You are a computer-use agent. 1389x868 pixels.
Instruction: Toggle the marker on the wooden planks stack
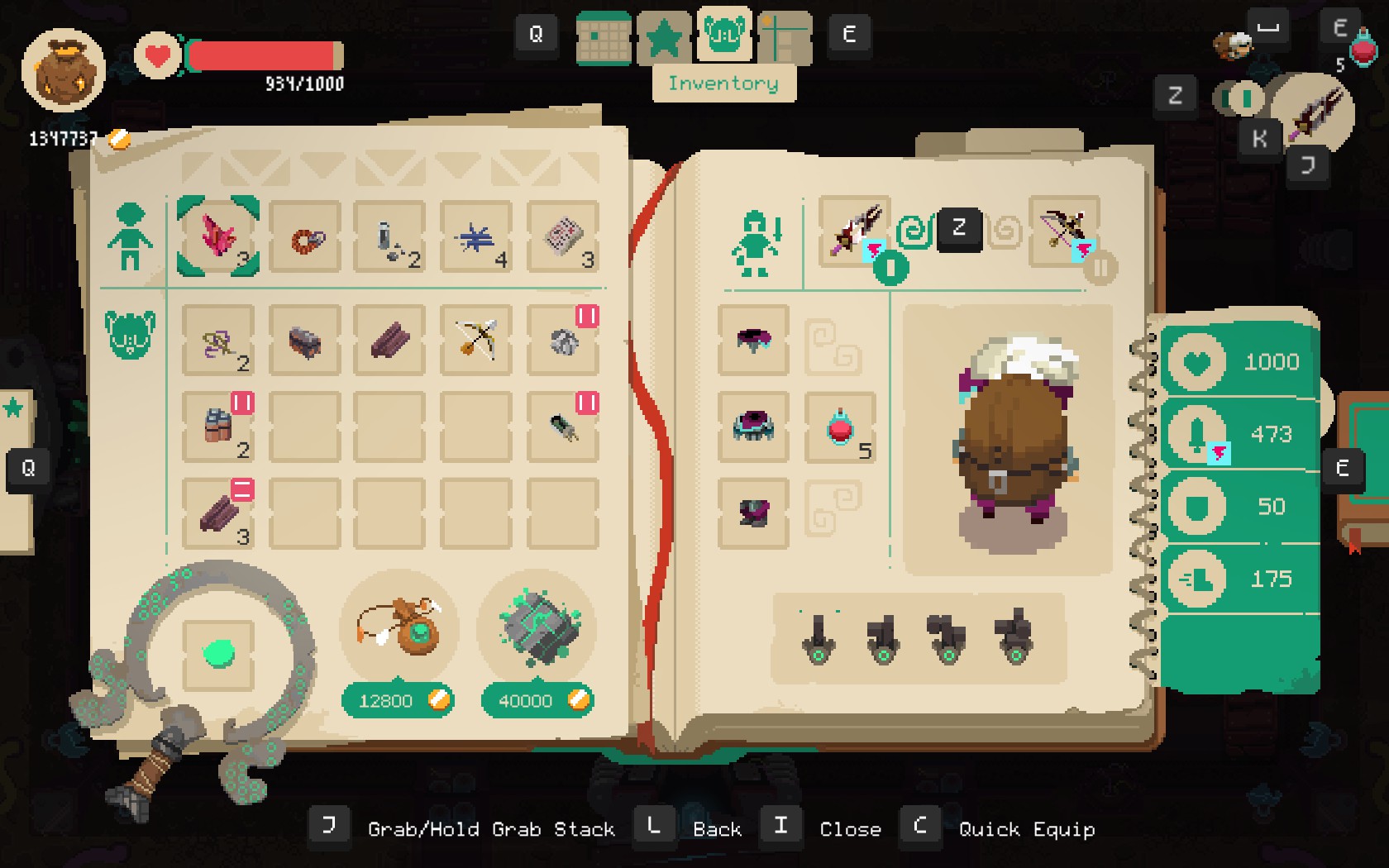click(241, 489)
